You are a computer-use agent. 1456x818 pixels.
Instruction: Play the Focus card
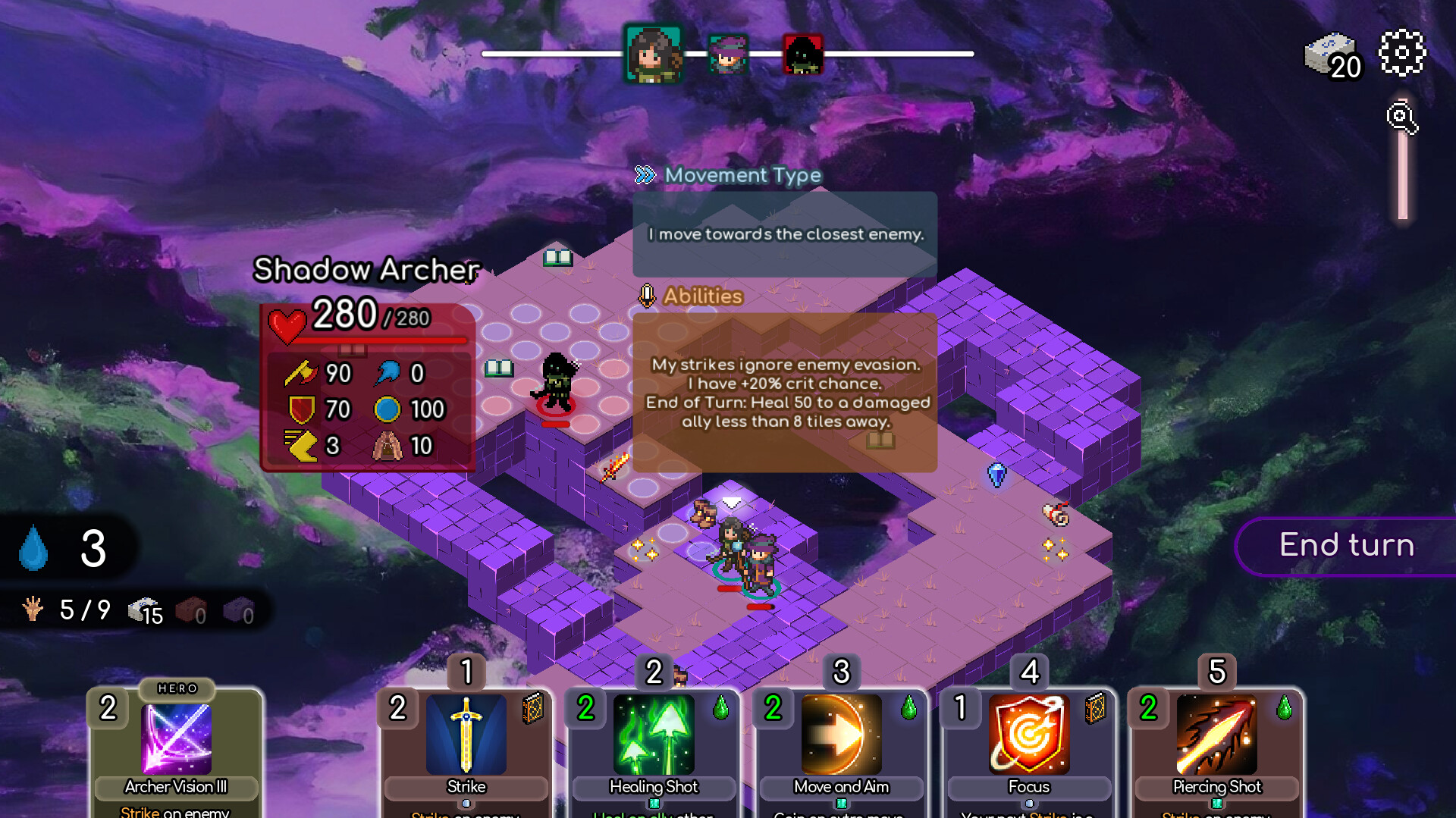point(1028,735)
